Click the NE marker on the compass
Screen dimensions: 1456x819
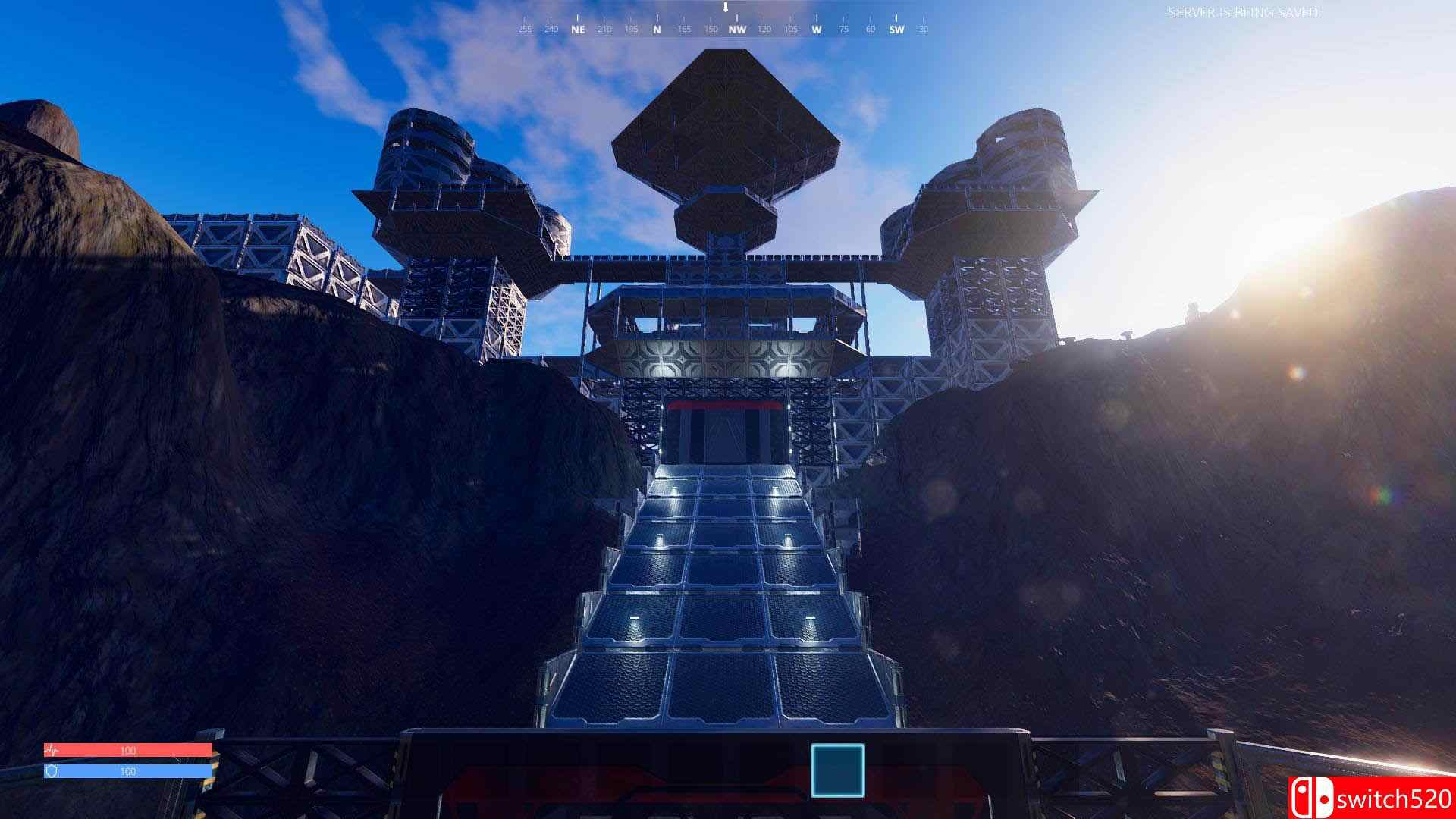(x=576, y=31)
